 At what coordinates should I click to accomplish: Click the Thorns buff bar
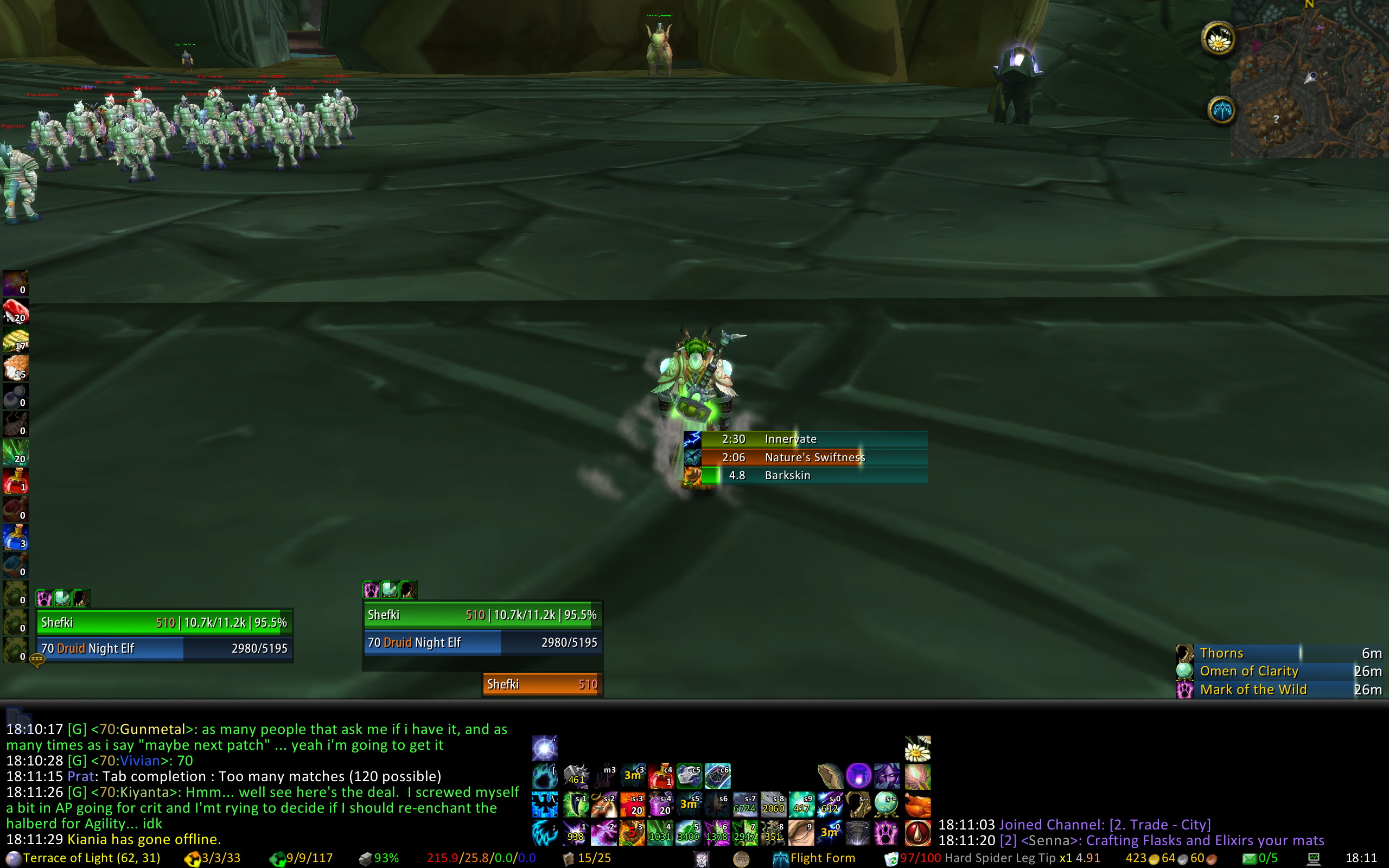pos(1281,653)
